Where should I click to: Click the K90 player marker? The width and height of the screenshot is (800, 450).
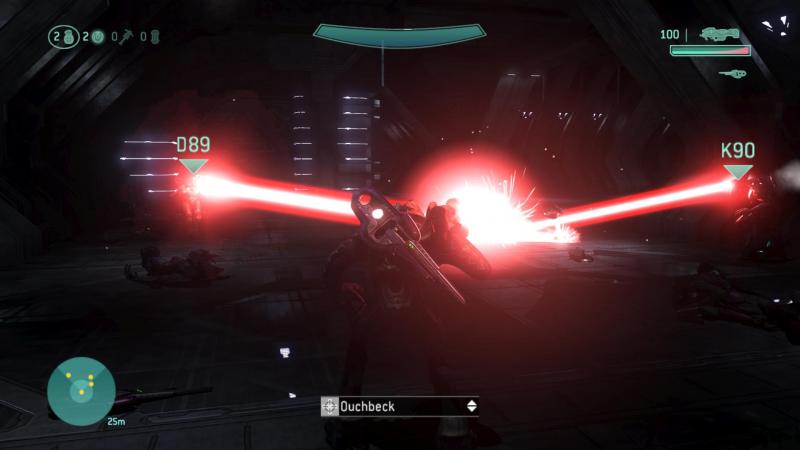(x=737, y=160)
